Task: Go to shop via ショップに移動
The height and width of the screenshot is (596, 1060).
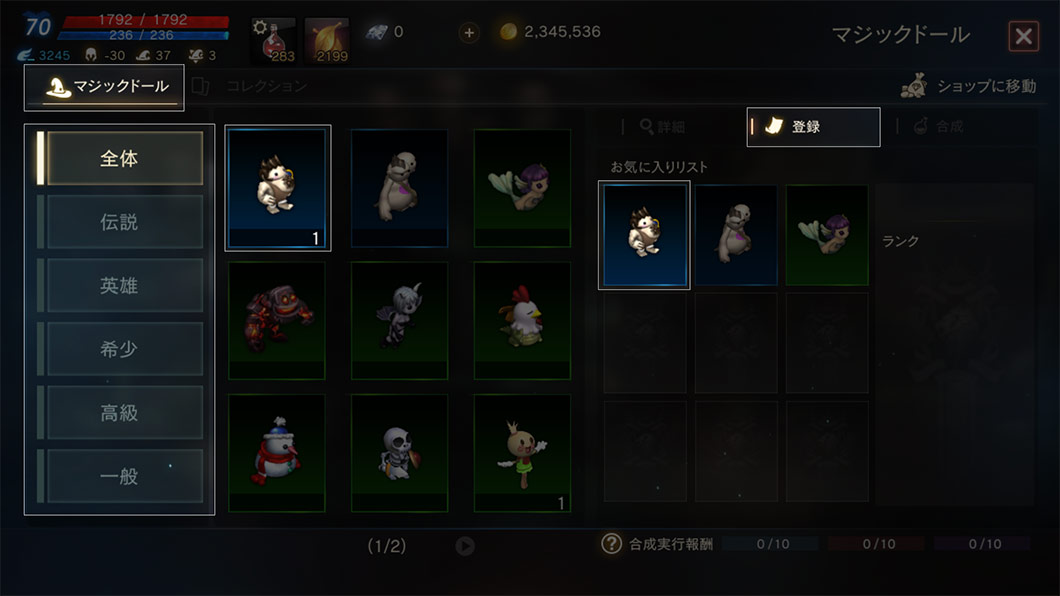Action: pyautogui.click(x=969, y=87)
